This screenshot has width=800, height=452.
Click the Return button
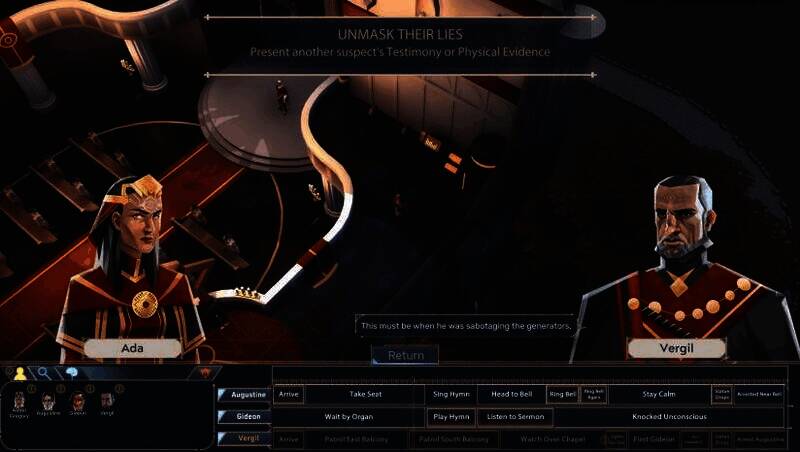tap(405, 355)
